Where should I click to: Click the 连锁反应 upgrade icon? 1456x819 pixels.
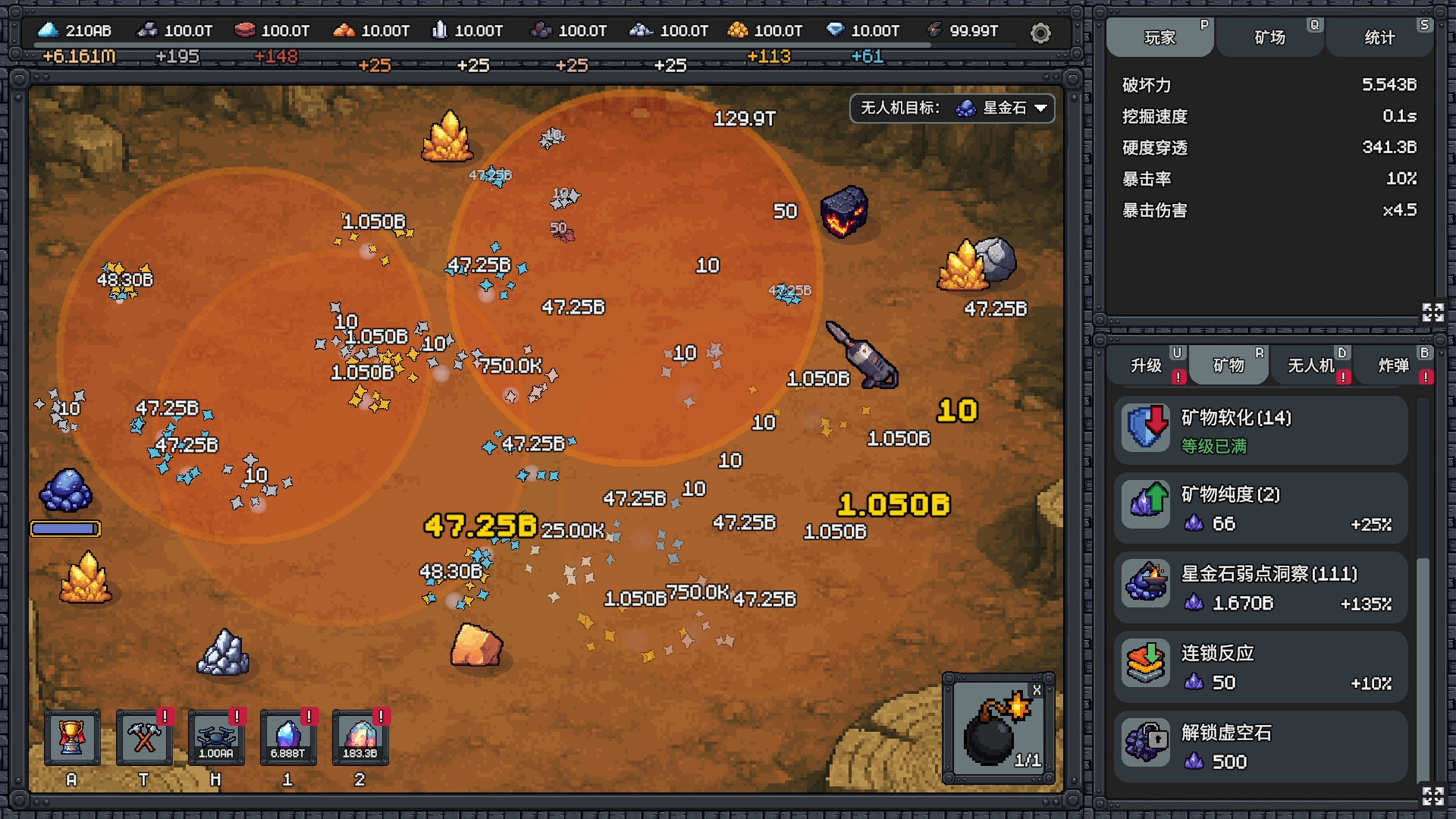(x=1145, y=664)
